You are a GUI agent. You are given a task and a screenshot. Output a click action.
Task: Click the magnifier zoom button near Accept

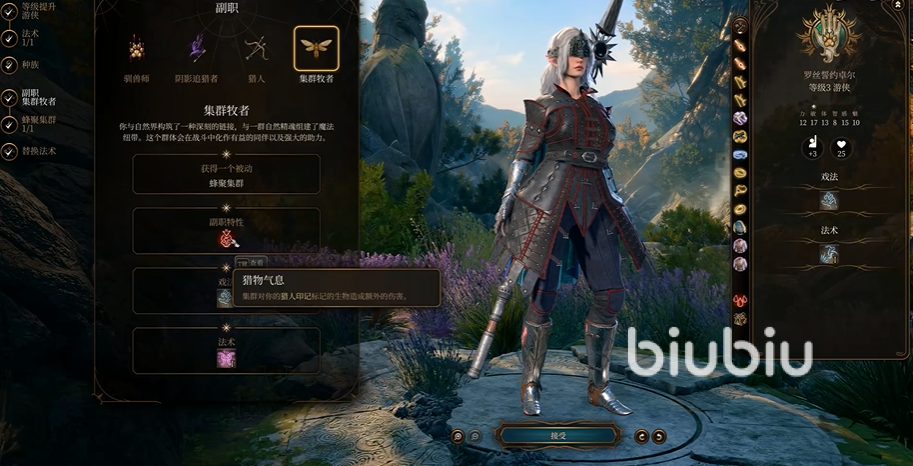coord(457,436)
